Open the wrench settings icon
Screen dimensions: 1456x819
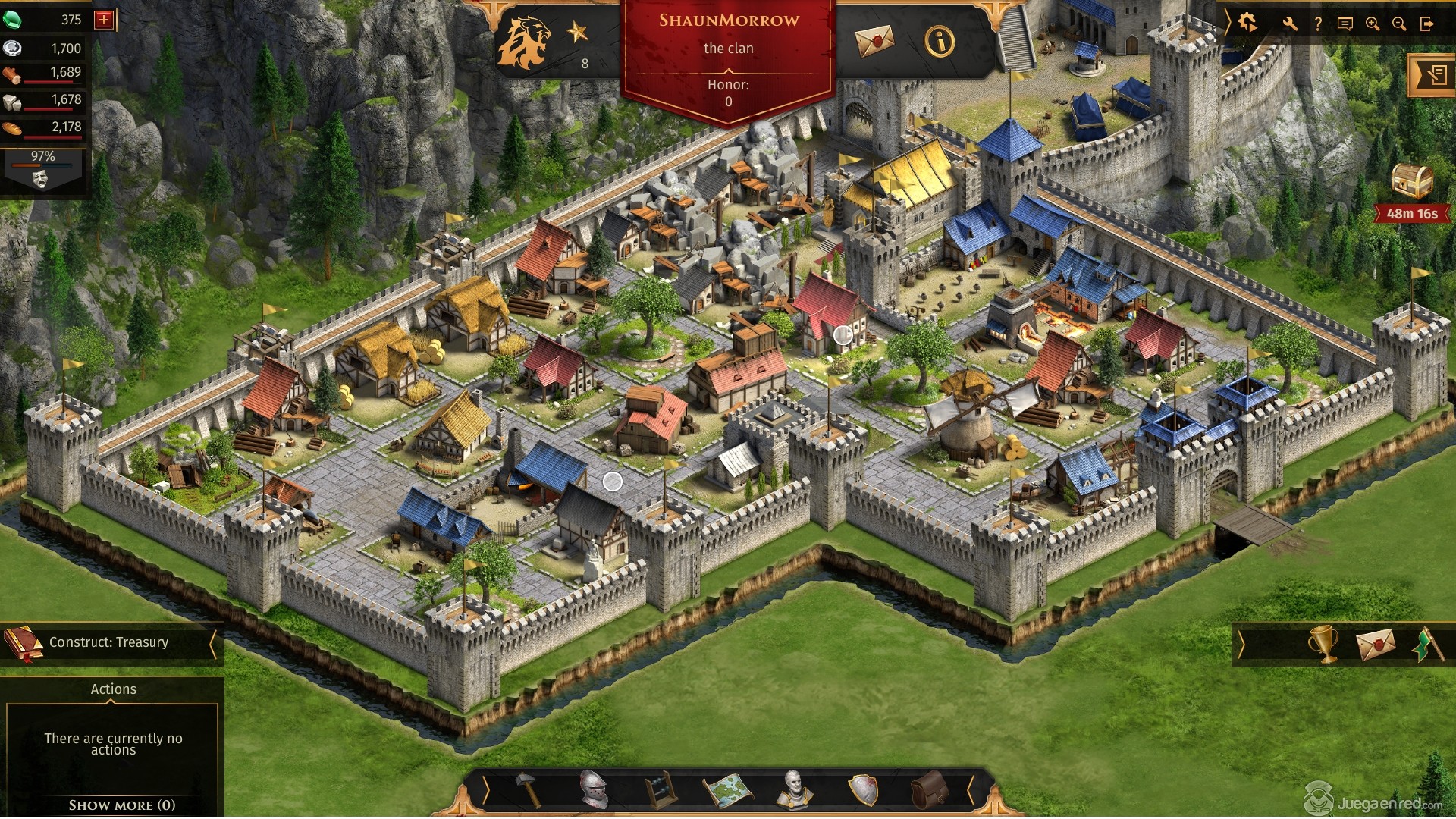pyautogui.click(x=1290, y=24)
